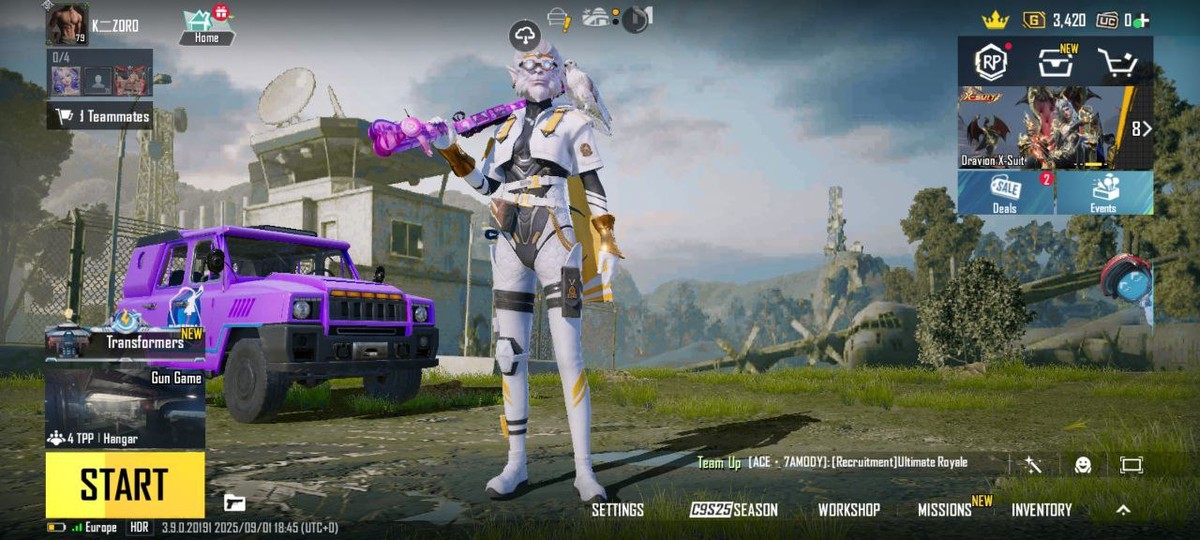Open the SETTINGS menu
This screenshot has height=540, width=1200.
(617, 510)
